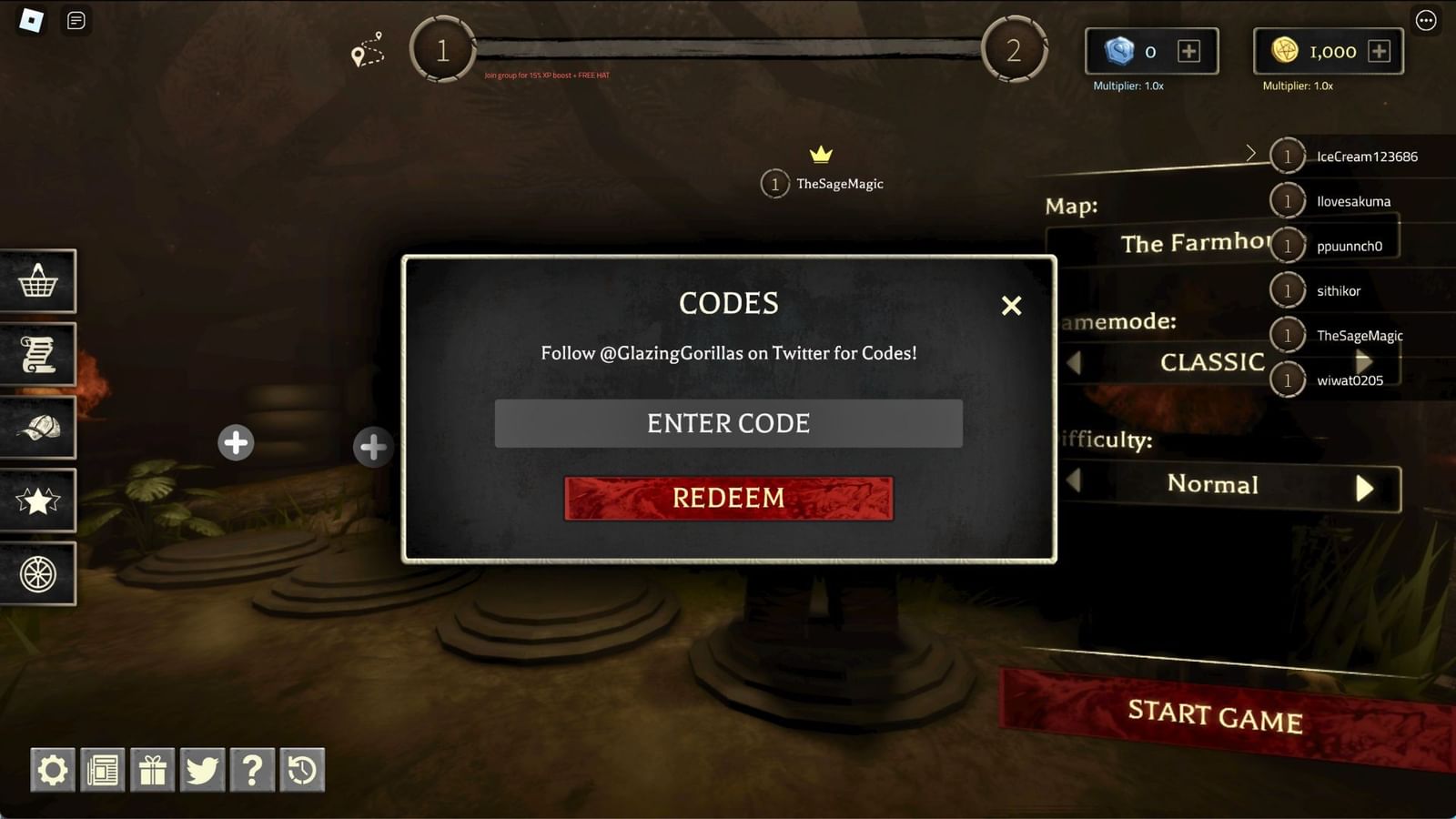The height and width of the screenshot is (819, 1456).
Task: Expand the player list chevron
Action: coord(1252,154)
